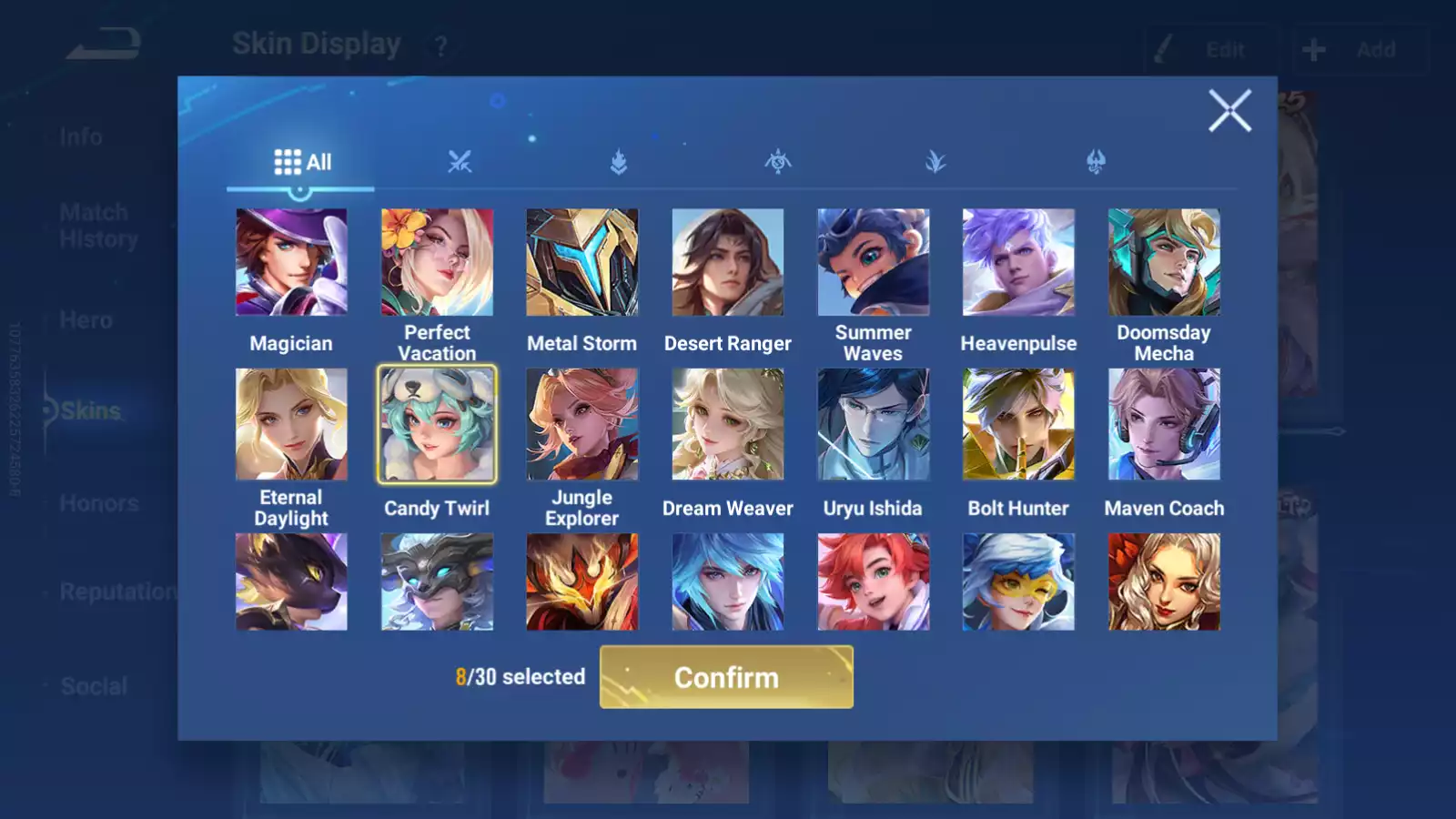
Task: Select the Magician skin
Action: [291, 262]
